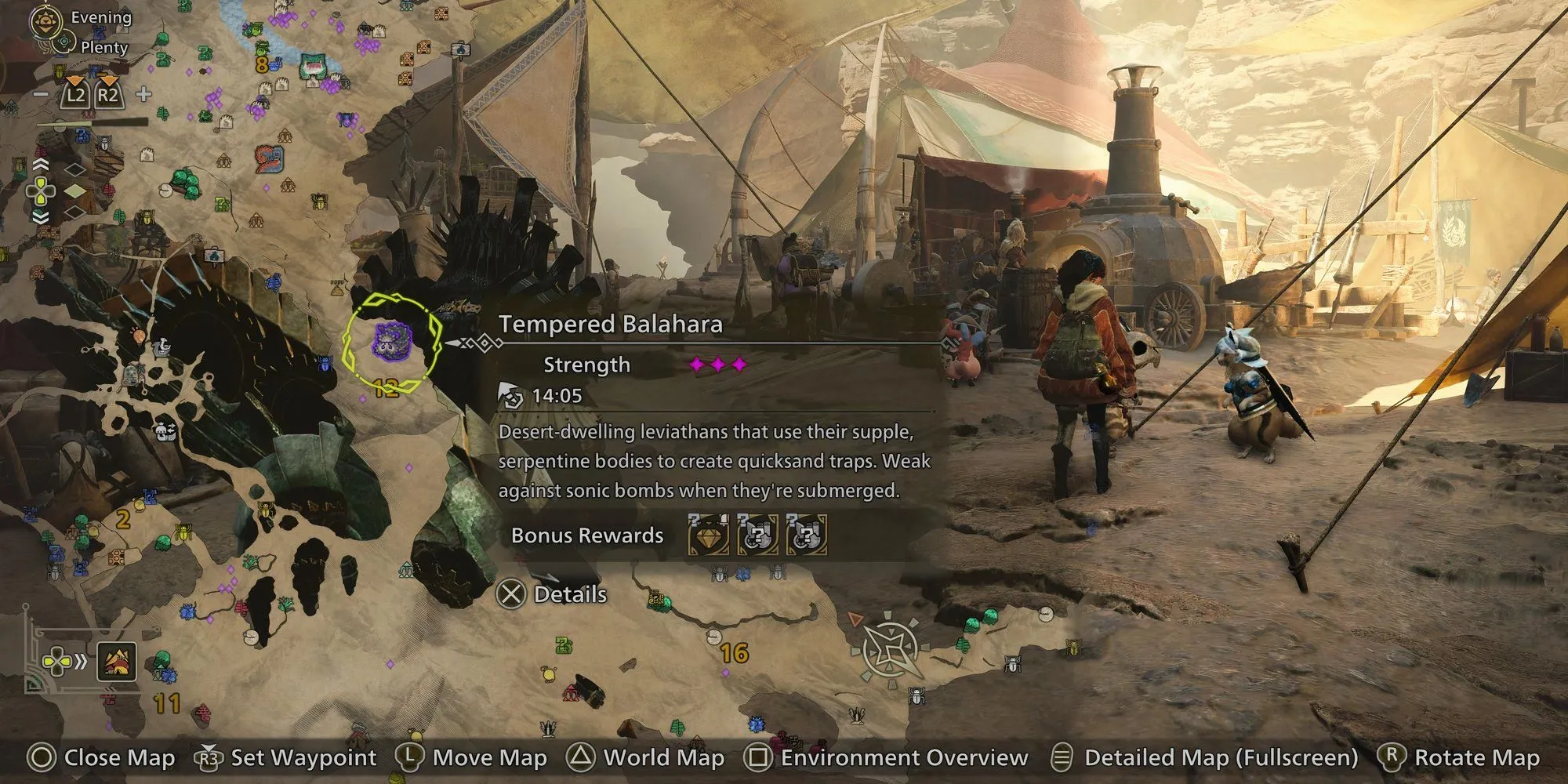Select the green monster marker near area 8
The width and height of the screenshot is (1568, 784).
pos(313,65)
